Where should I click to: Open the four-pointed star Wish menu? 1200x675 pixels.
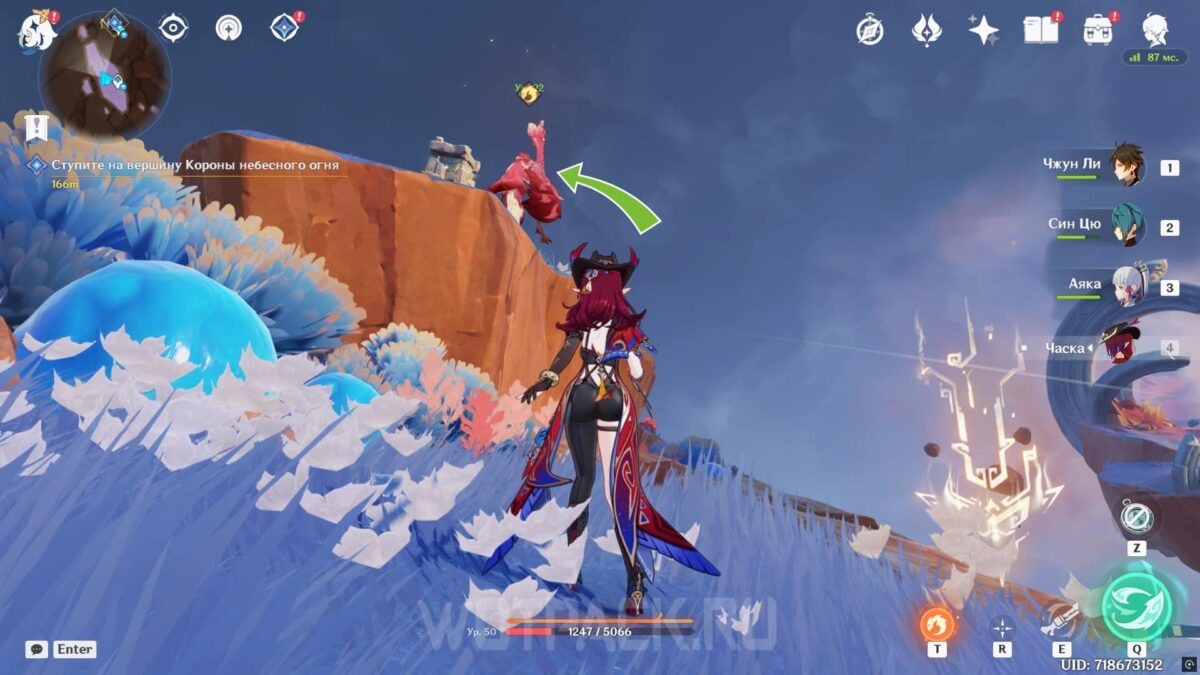(983, 30)
